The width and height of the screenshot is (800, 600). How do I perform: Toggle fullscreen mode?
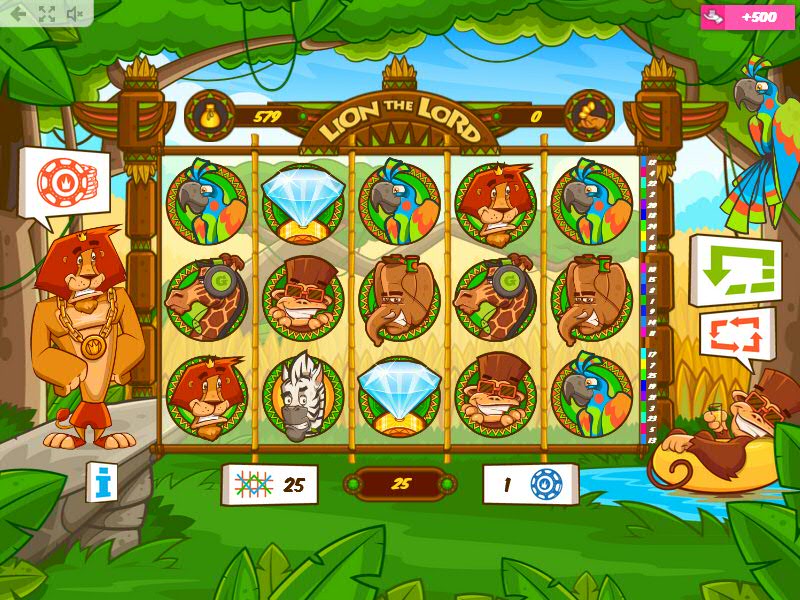[x=46, y=13]
